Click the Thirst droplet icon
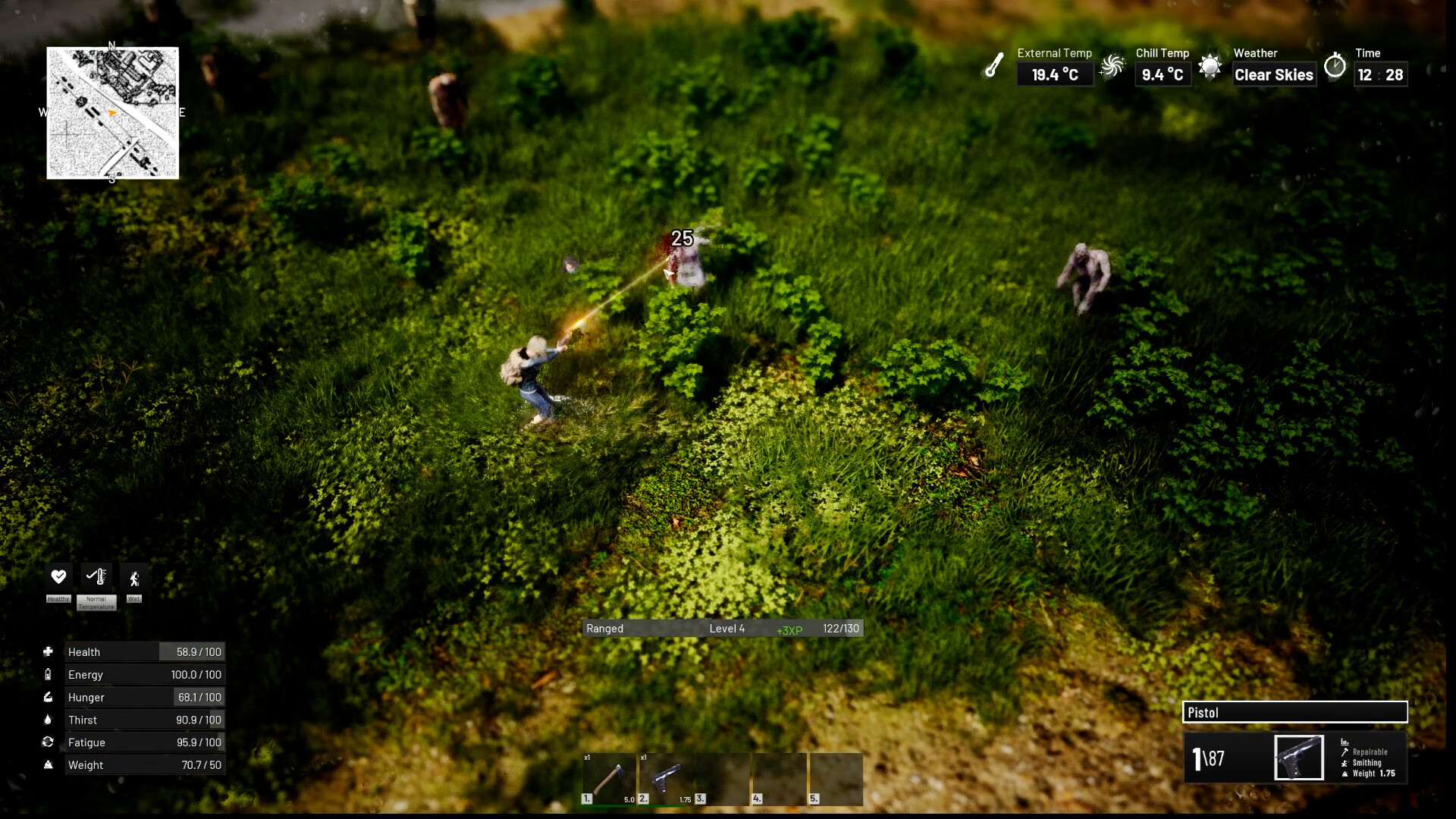Viewport: 1456px width, 819px height. coord(49,720)
